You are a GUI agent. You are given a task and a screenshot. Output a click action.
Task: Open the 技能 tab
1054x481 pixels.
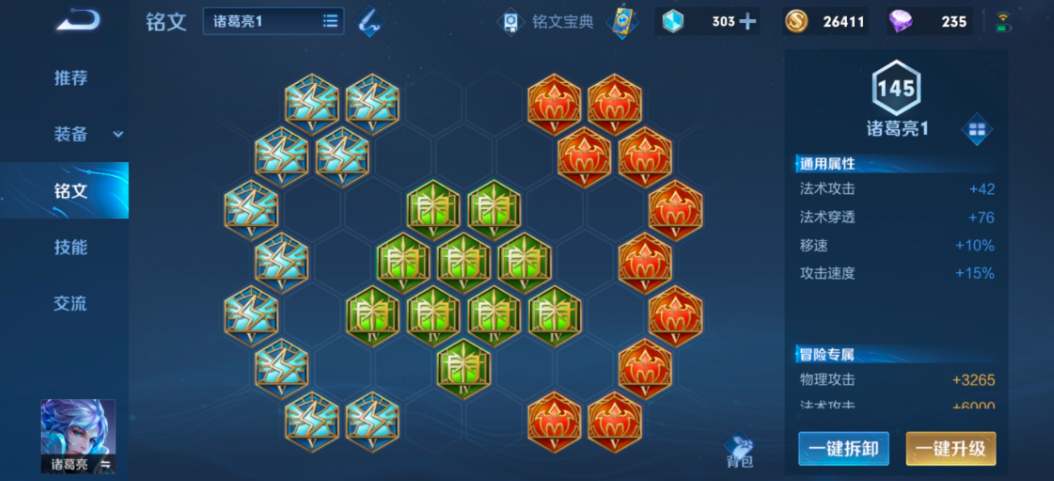[x=70, y=247]
